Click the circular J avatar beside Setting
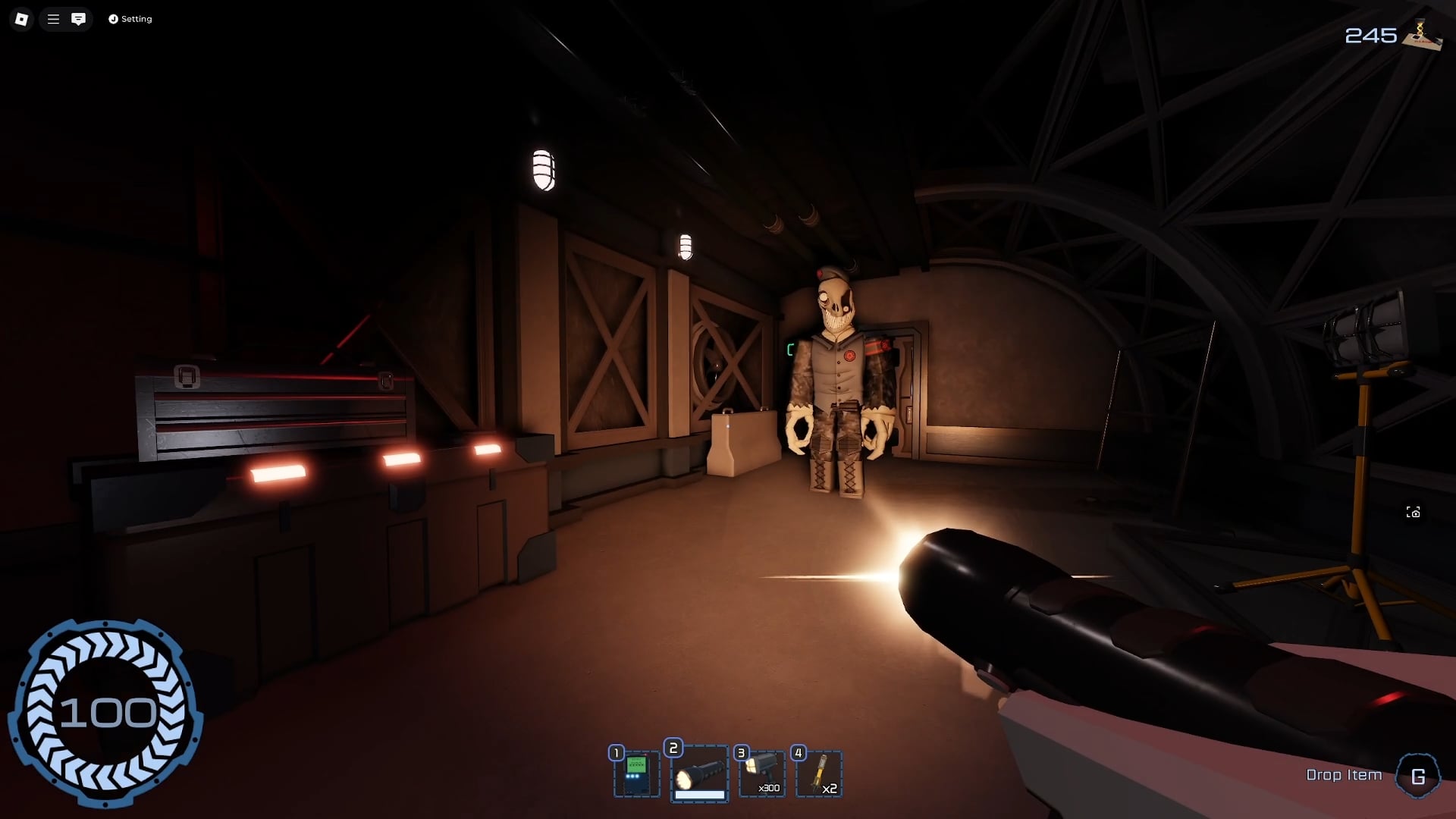This screenshot has height=819, width=1456. pos(112,19)
